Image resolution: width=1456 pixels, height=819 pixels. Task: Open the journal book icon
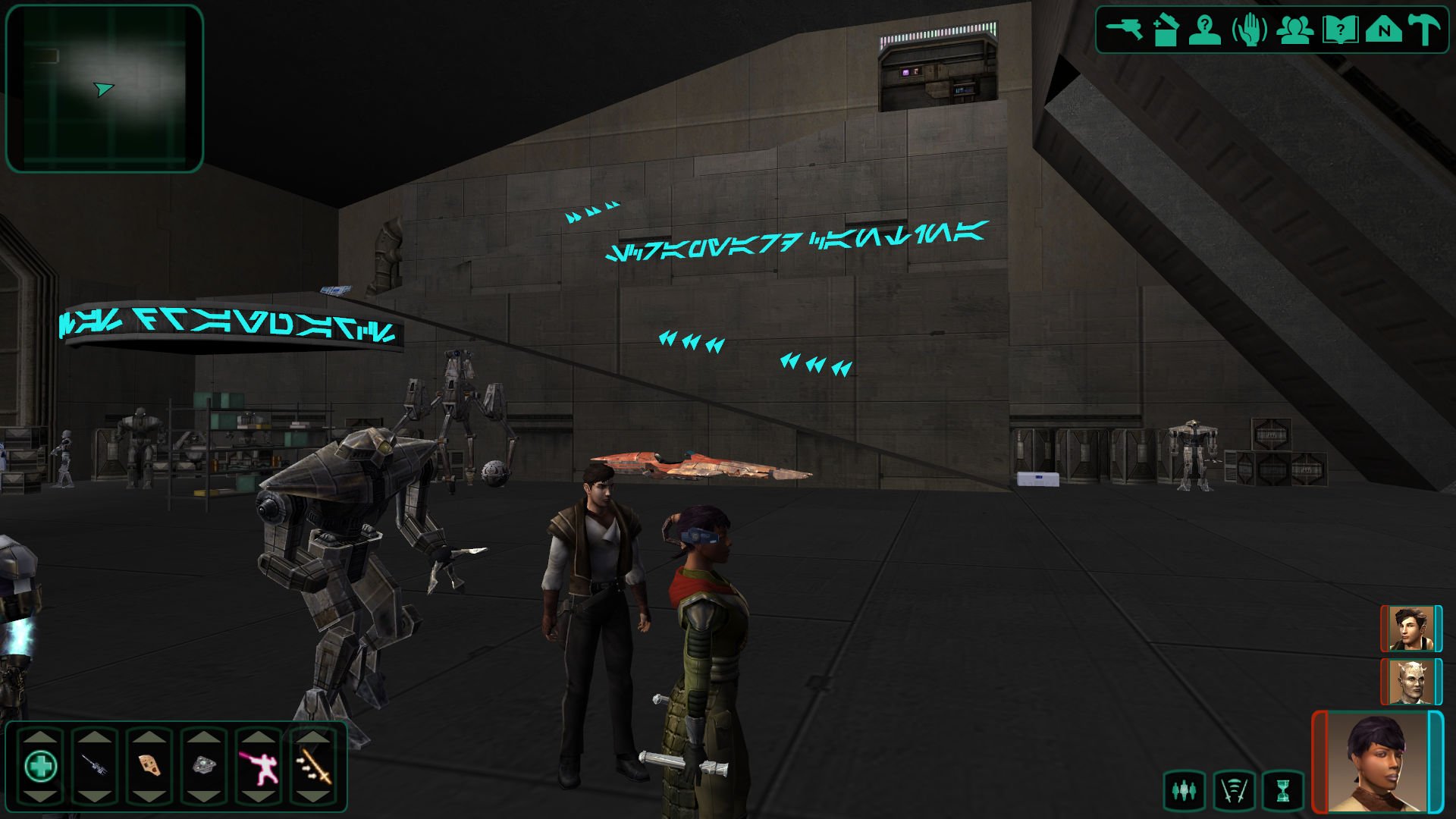(1339, 31)
